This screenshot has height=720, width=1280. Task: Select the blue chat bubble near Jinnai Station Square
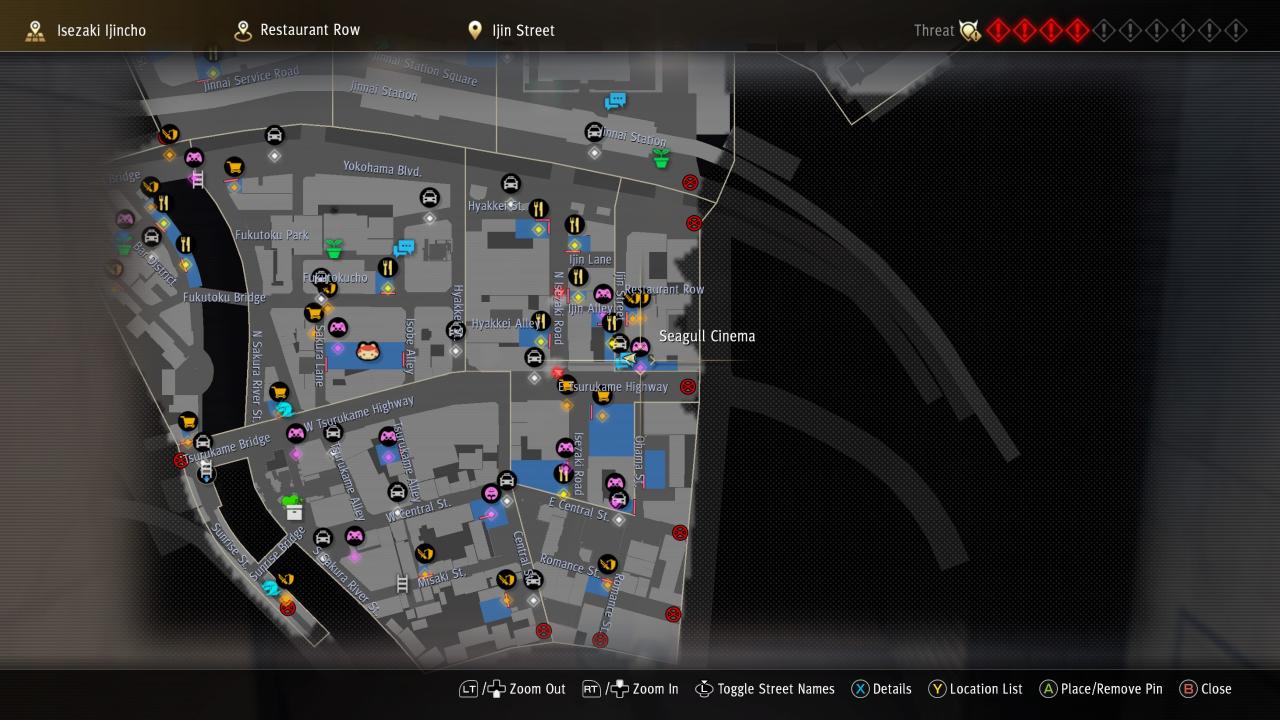tap(615, 101)
